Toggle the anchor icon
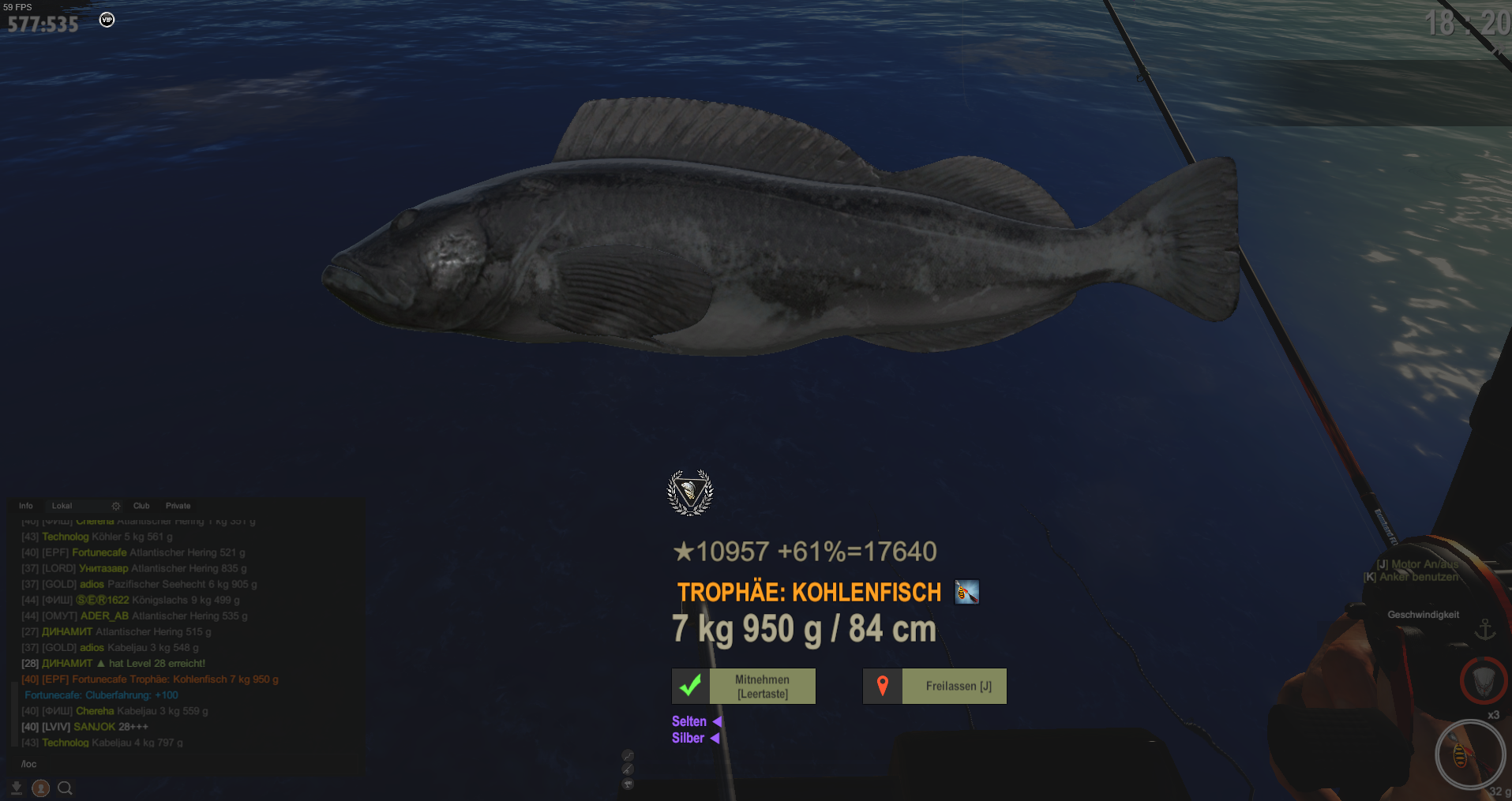Screen dimensions: 1512x801 1485,629
